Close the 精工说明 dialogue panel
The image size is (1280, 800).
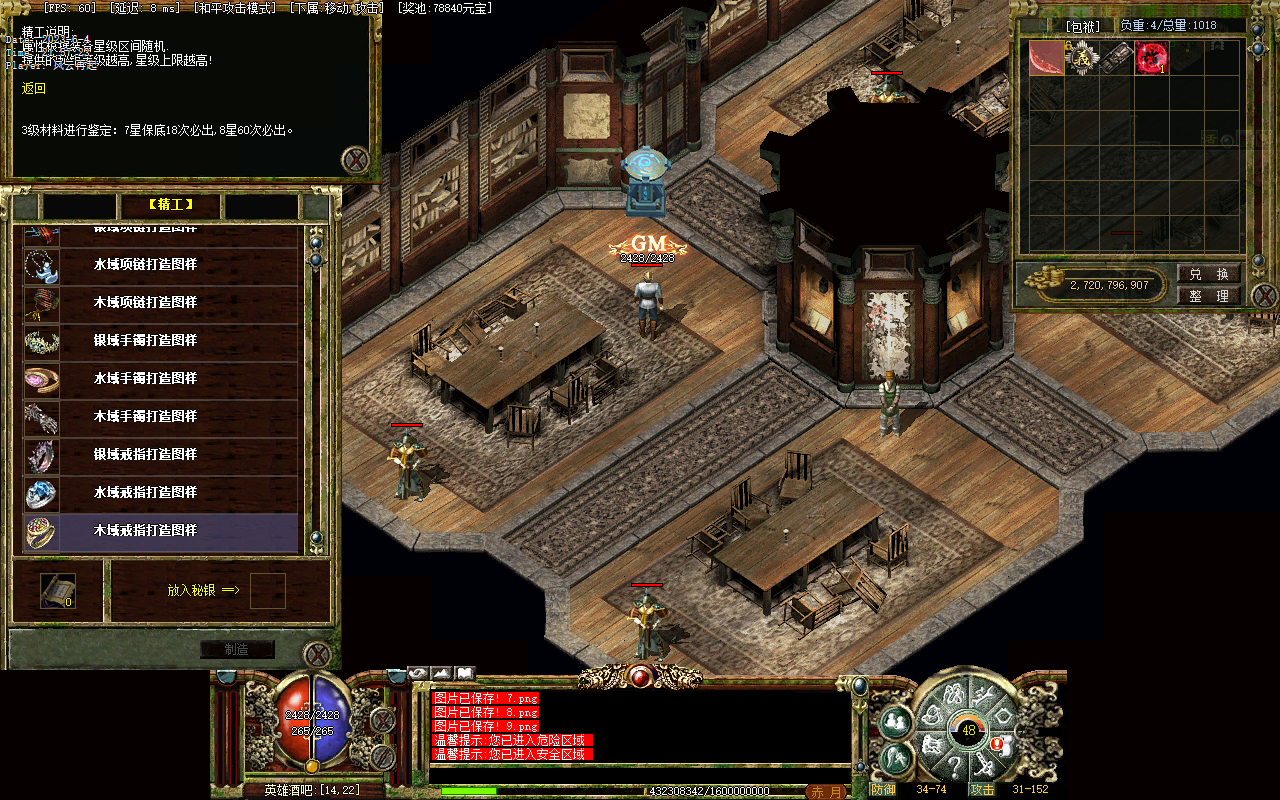coord(355,160)
